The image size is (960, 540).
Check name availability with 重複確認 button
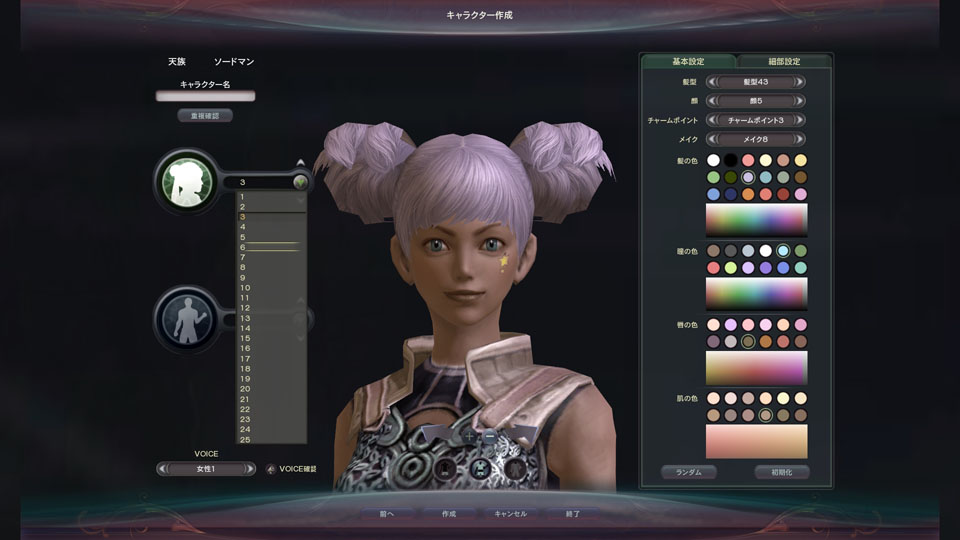[x=205, y=116]
